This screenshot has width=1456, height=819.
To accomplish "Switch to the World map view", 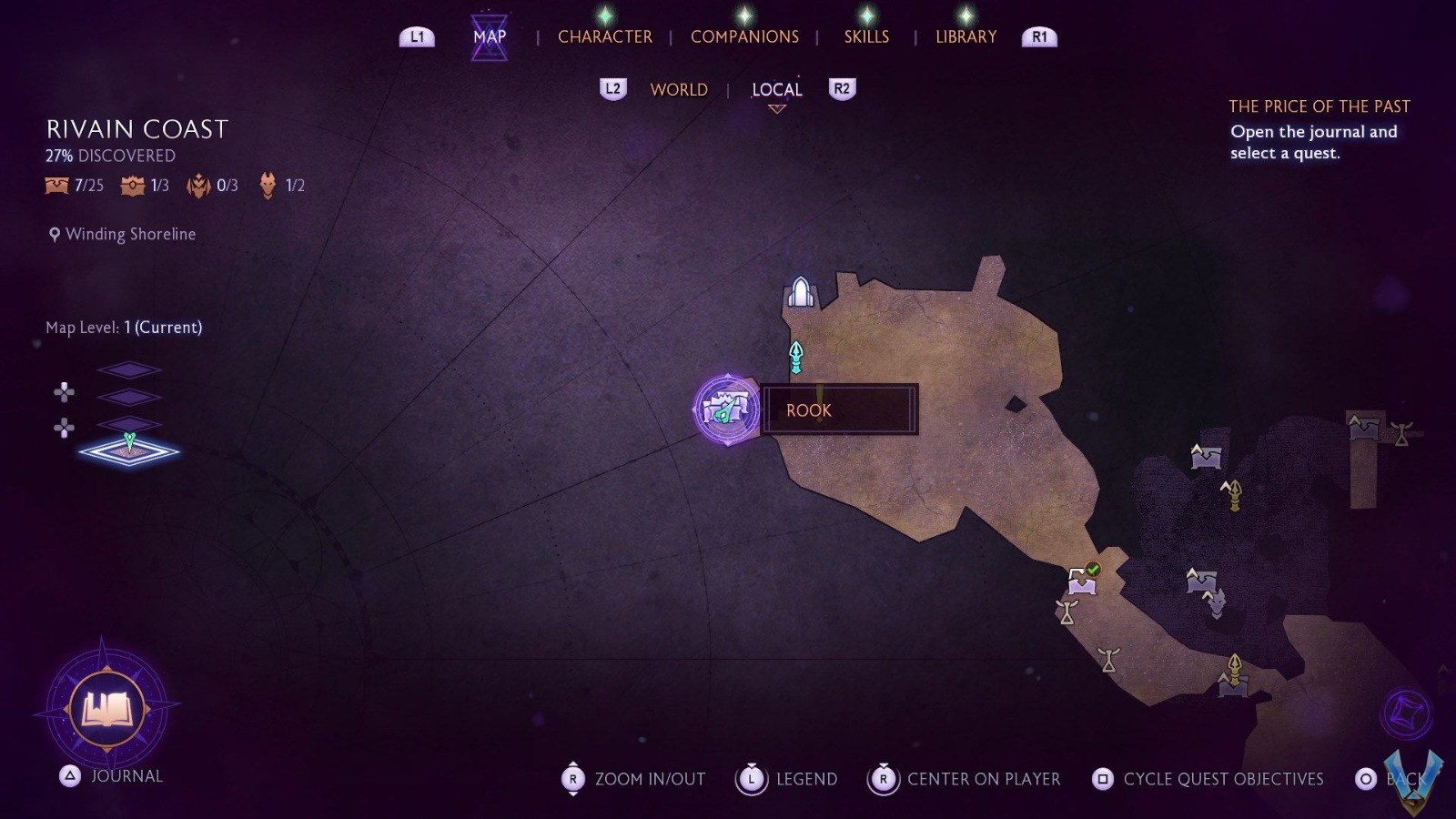I will coord(679,89).
